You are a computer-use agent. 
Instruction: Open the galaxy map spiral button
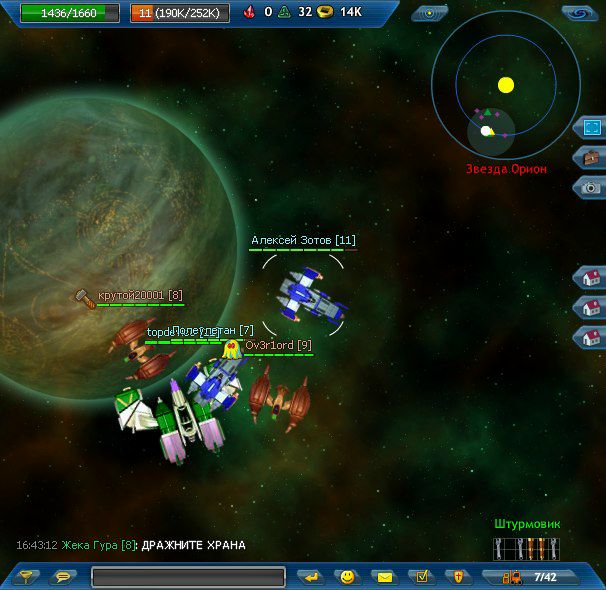coord(578,13)
